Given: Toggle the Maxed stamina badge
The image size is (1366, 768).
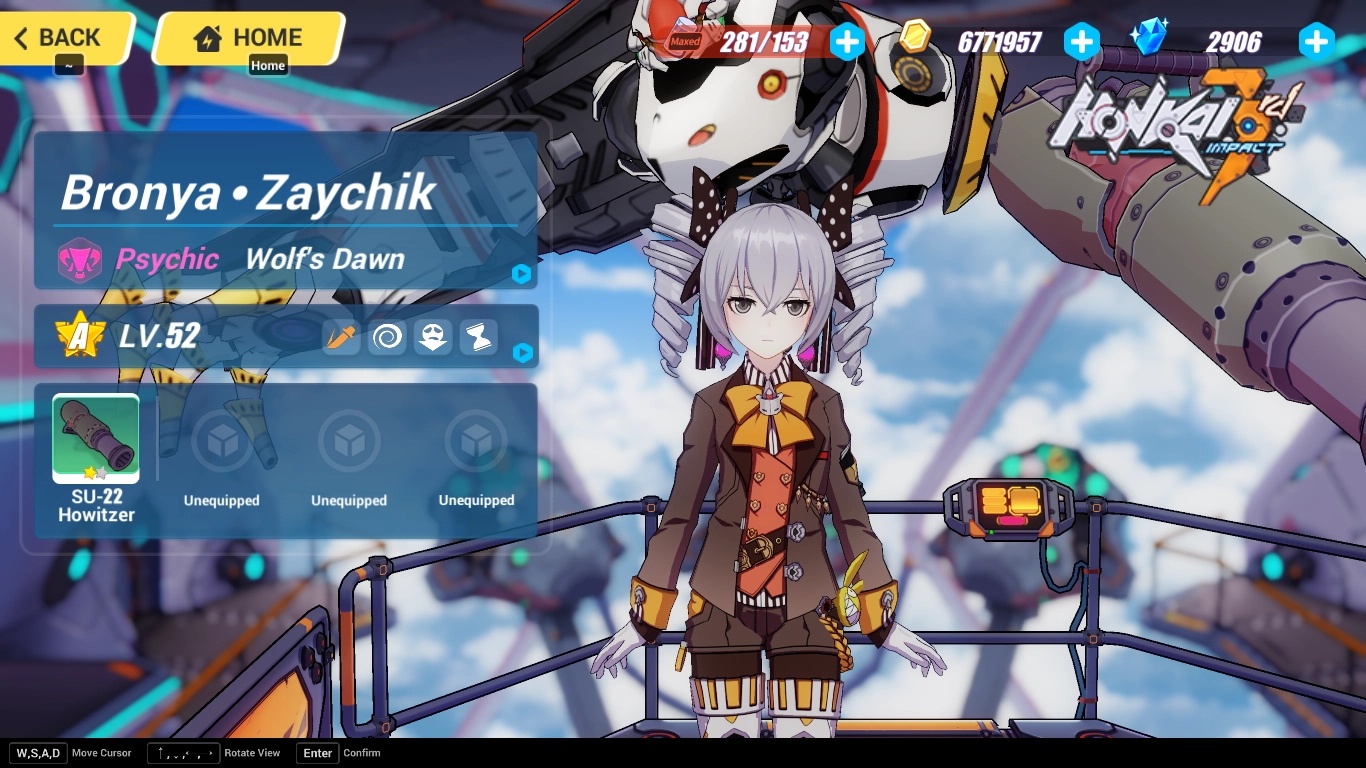Looking at the screenshot, I should tap(685, 41).
